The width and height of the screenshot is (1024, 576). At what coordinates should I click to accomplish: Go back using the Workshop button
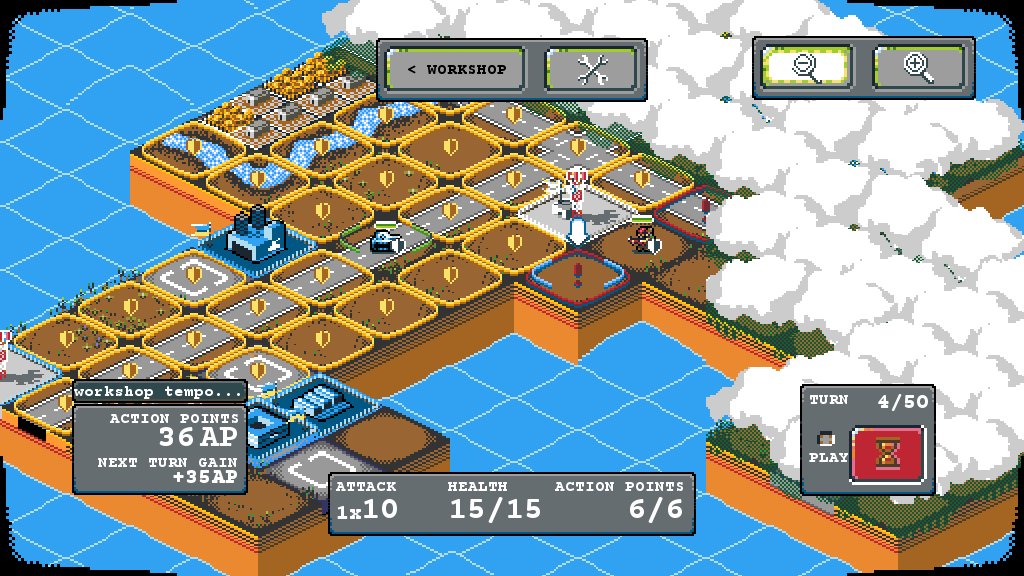tap(457, 69)
